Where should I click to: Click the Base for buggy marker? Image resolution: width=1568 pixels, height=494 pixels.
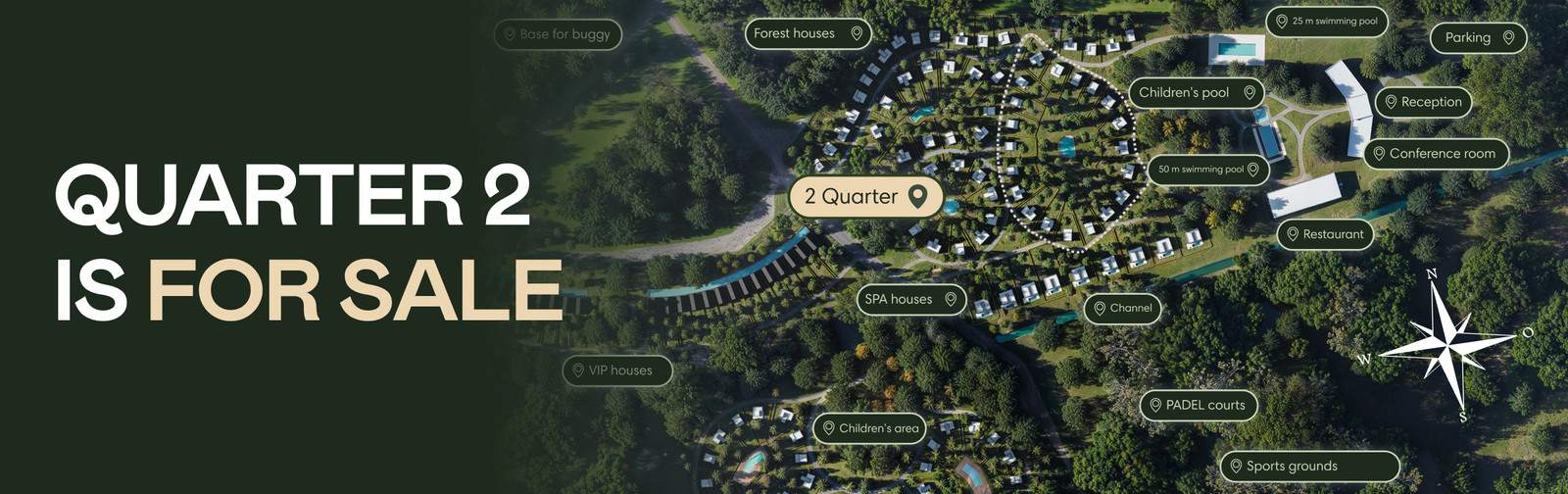558,34
